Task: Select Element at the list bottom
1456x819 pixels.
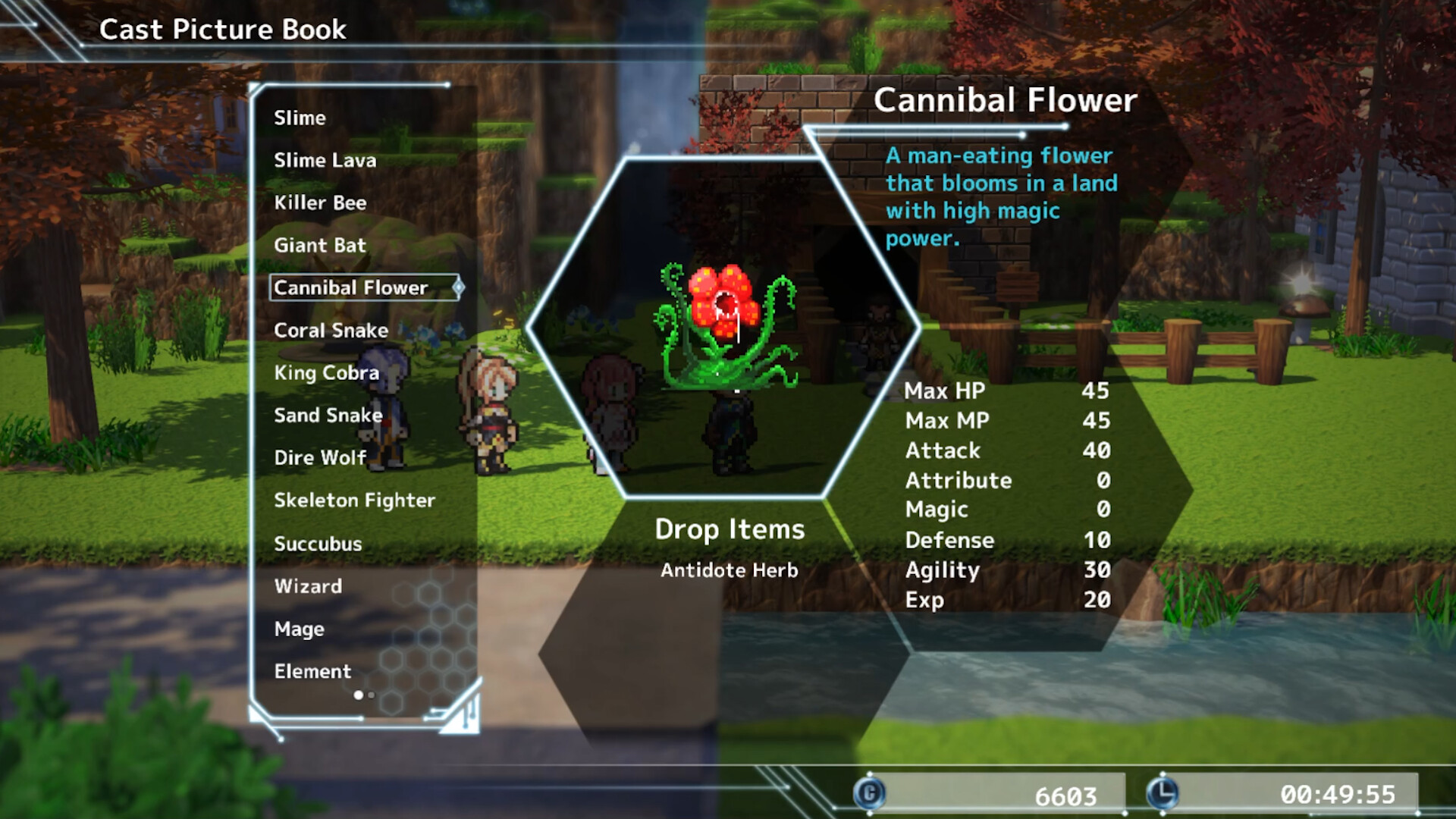Action: coord(312,671)
